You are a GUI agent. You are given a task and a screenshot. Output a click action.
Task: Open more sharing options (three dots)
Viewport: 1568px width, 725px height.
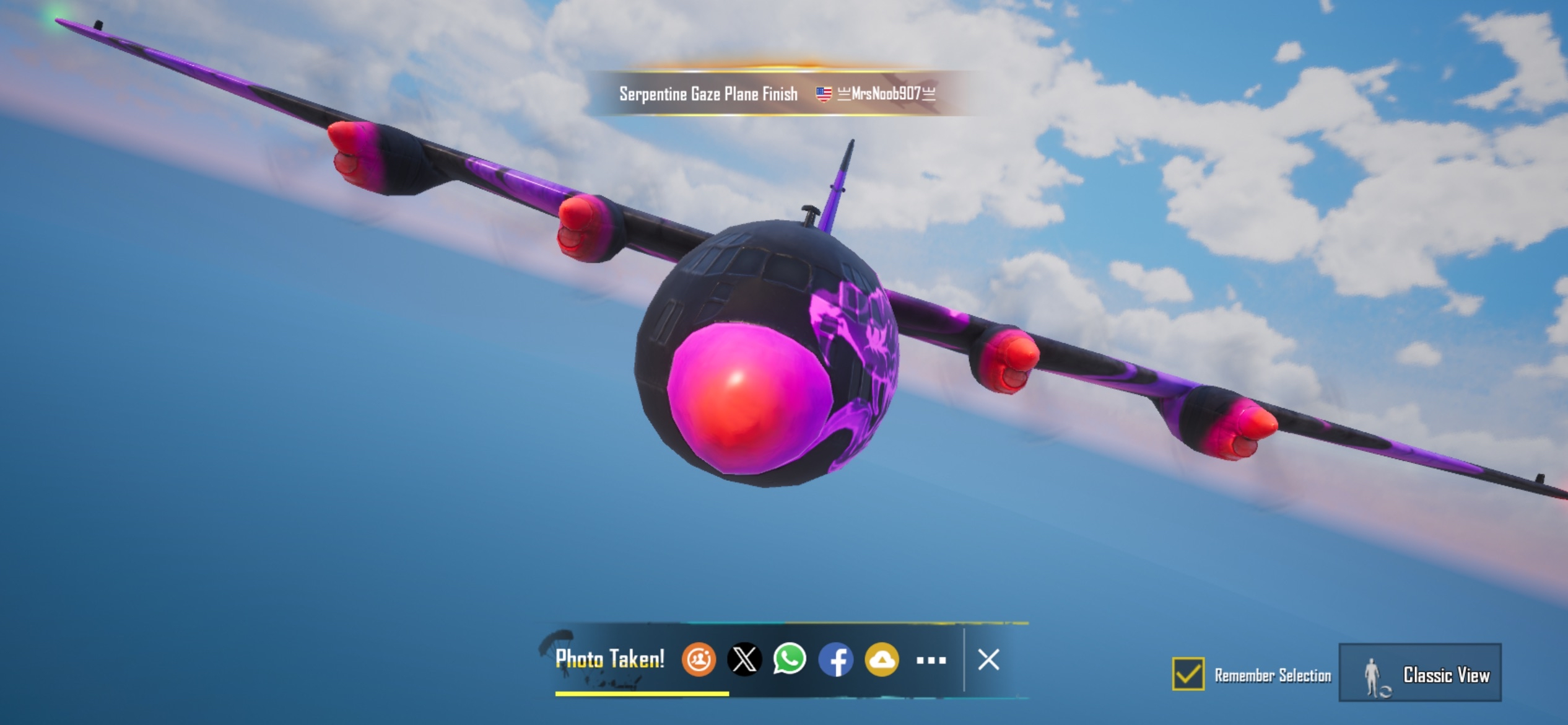[931, 661]
